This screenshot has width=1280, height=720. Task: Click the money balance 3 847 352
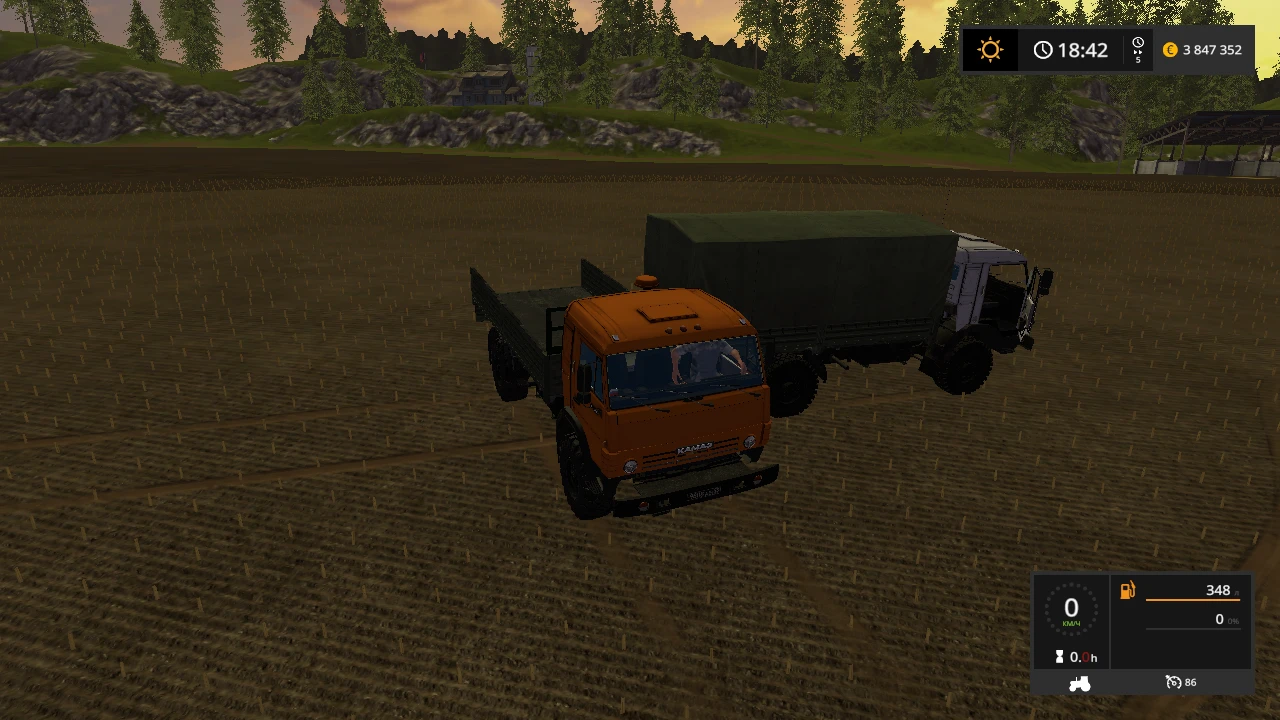pos(1210,49)
